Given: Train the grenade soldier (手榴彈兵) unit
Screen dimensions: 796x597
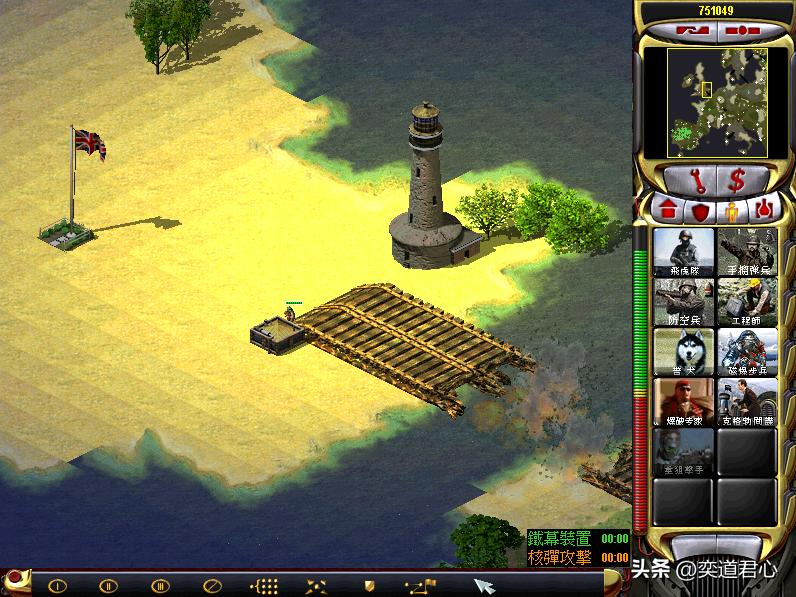Looking at the screenshot, I should [x=747, y=252].
